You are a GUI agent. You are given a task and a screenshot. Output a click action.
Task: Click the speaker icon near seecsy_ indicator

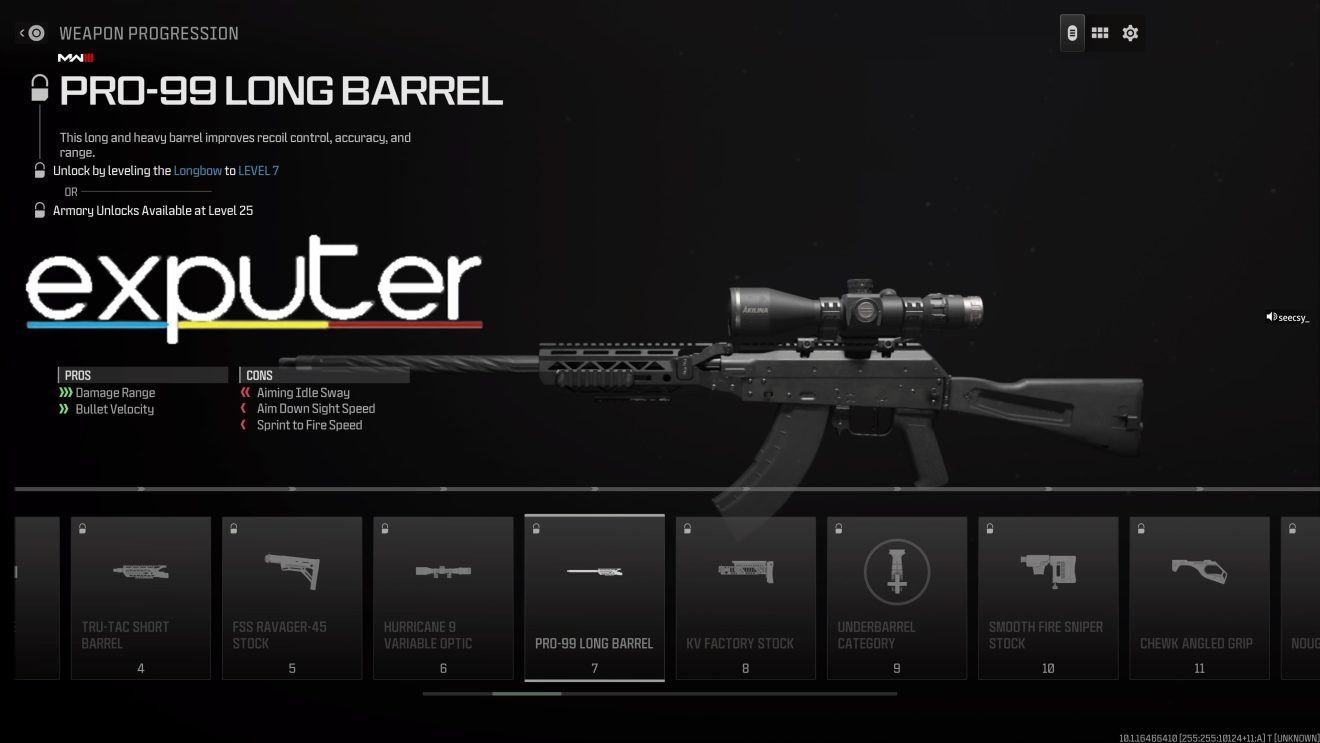1268,316
